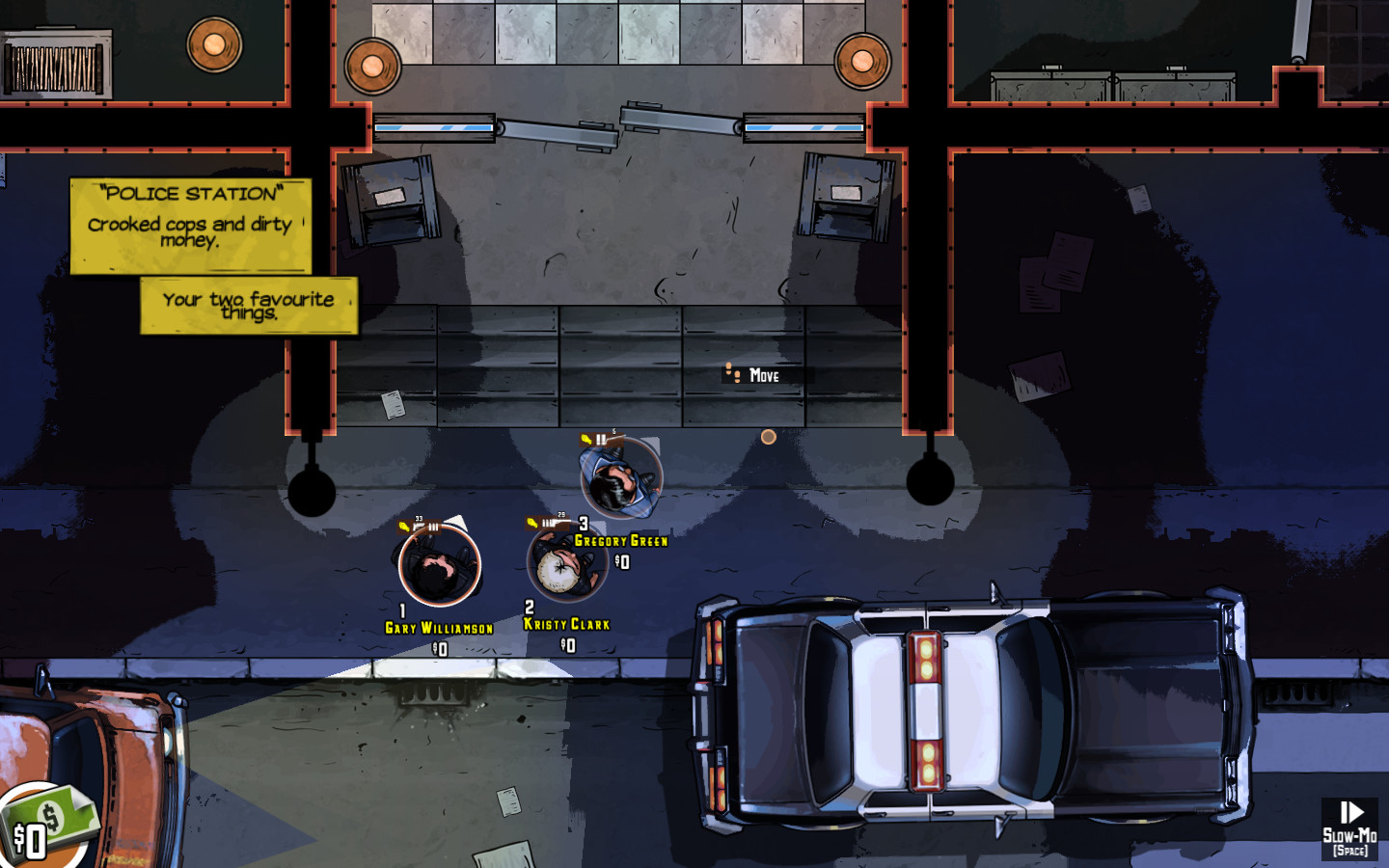Toggle Gregory Green's selection circle
Screen dimensions: 1389x868
tap(622, 477)
